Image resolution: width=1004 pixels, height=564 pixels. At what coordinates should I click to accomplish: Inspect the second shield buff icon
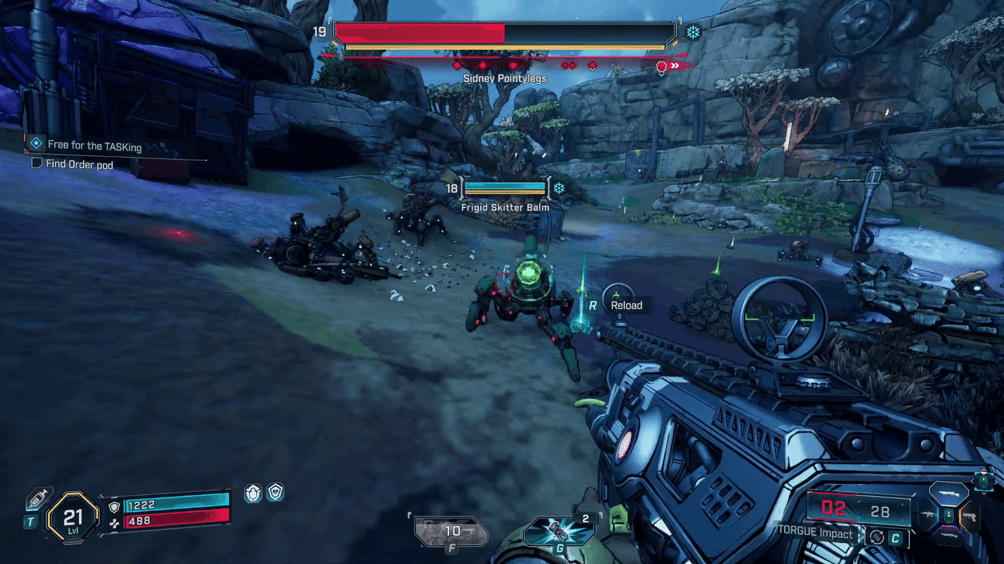pyautogui.click(x=275, y=492)
